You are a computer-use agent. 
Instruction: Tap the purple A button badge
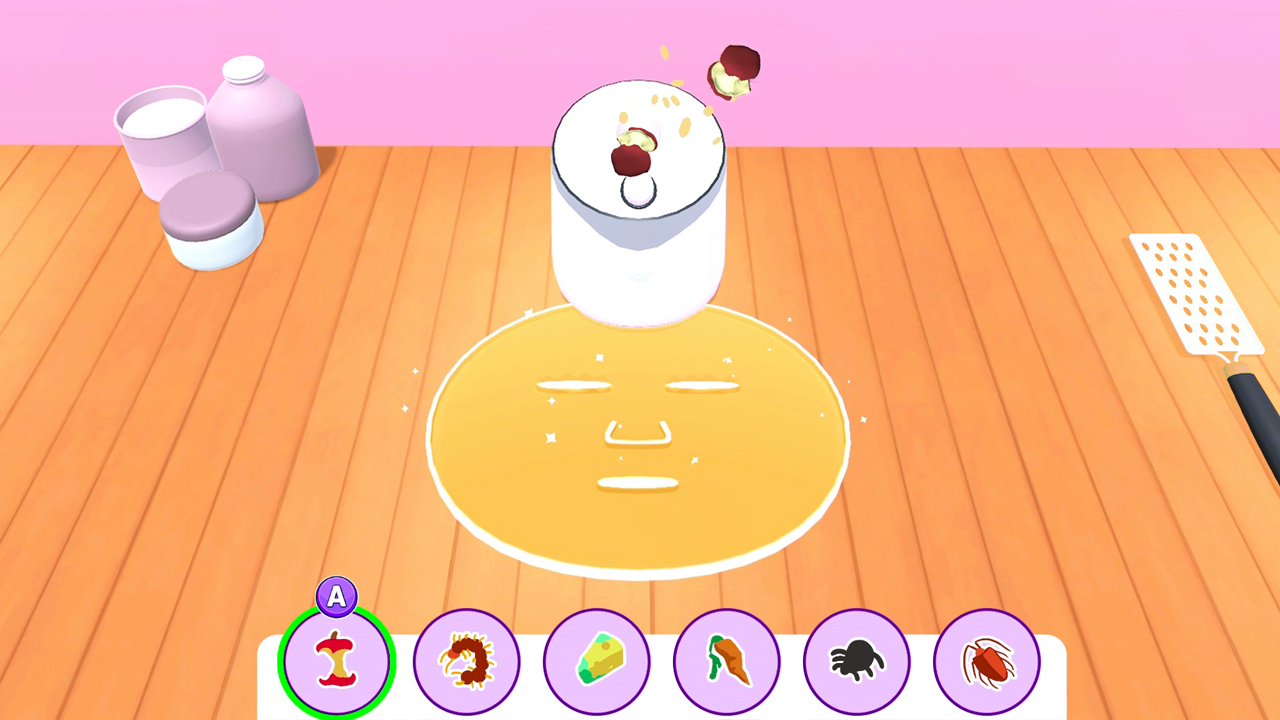point(336,597)
